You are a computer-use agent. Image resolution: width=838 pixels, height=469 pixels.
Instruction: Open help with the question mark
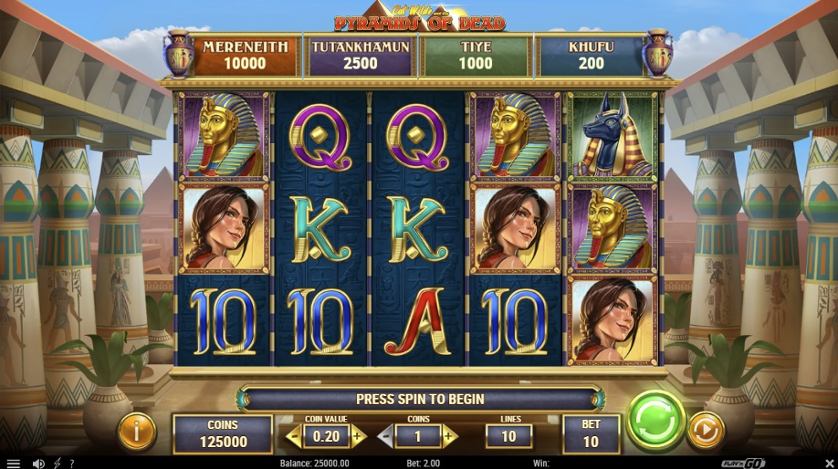tap(71, 463)
